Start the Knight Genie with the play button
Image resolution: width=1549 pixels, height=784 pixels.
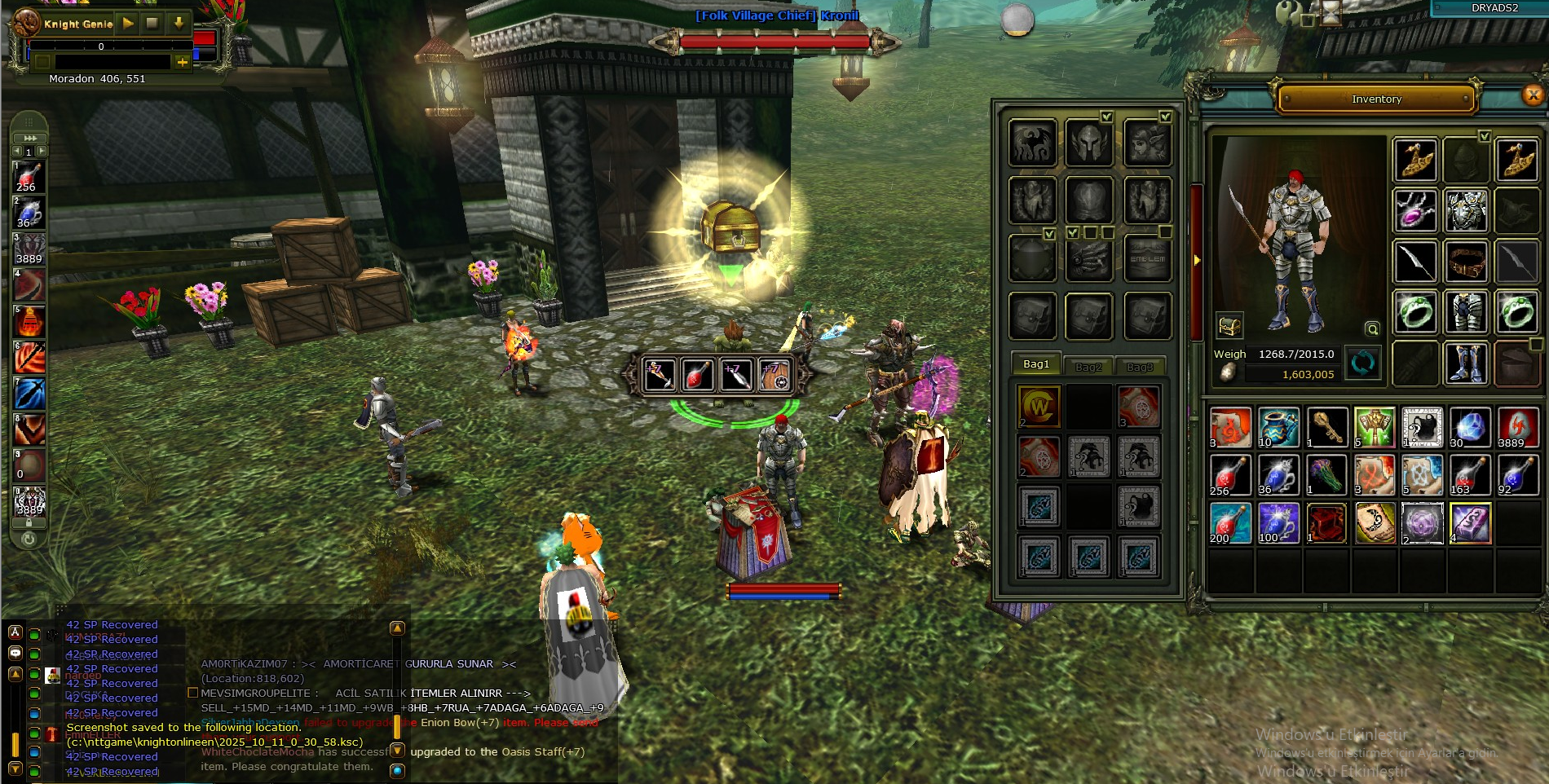[x=128, y=24]
